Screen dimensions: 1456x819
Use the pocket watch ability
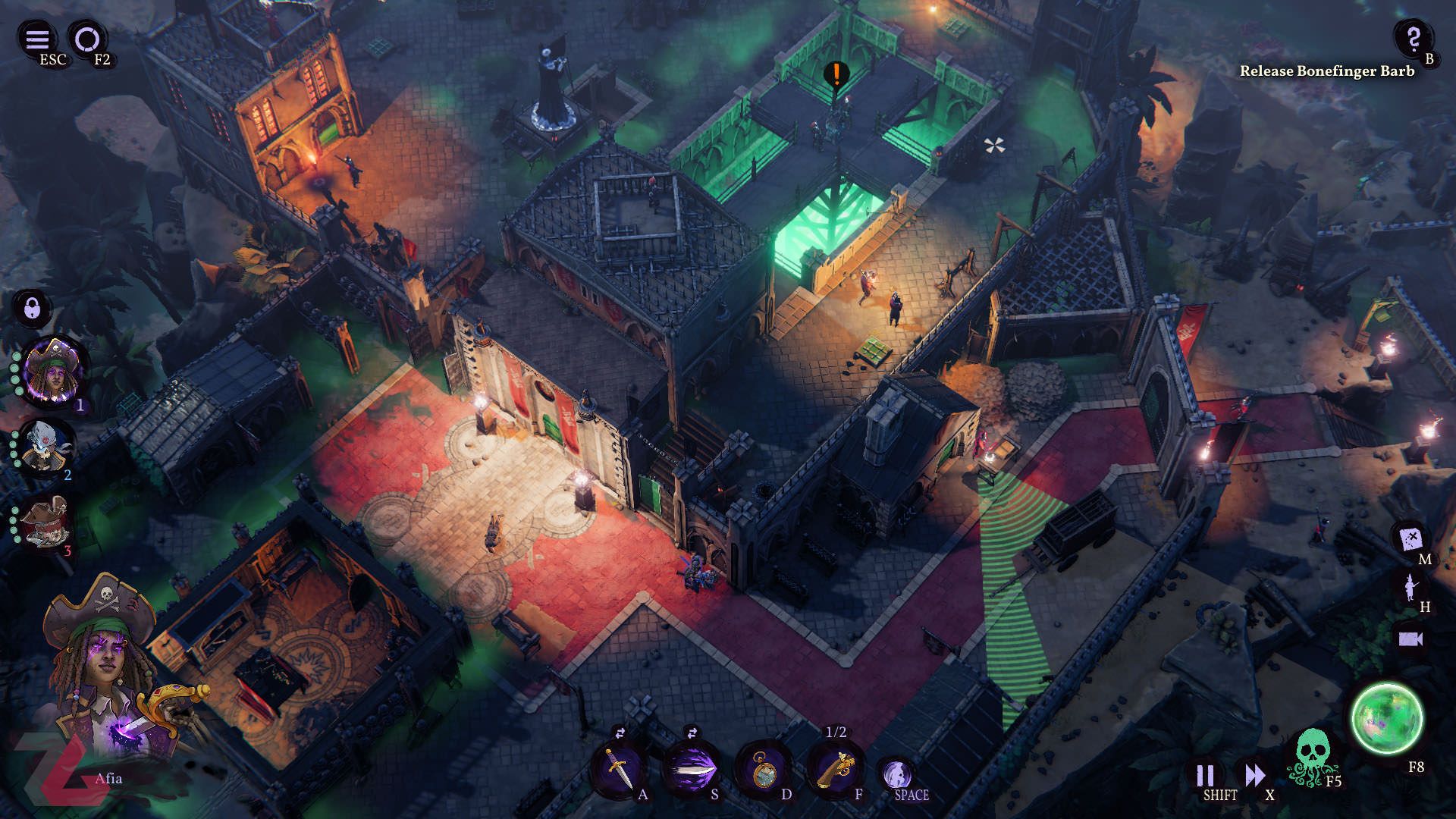(763, 770)
